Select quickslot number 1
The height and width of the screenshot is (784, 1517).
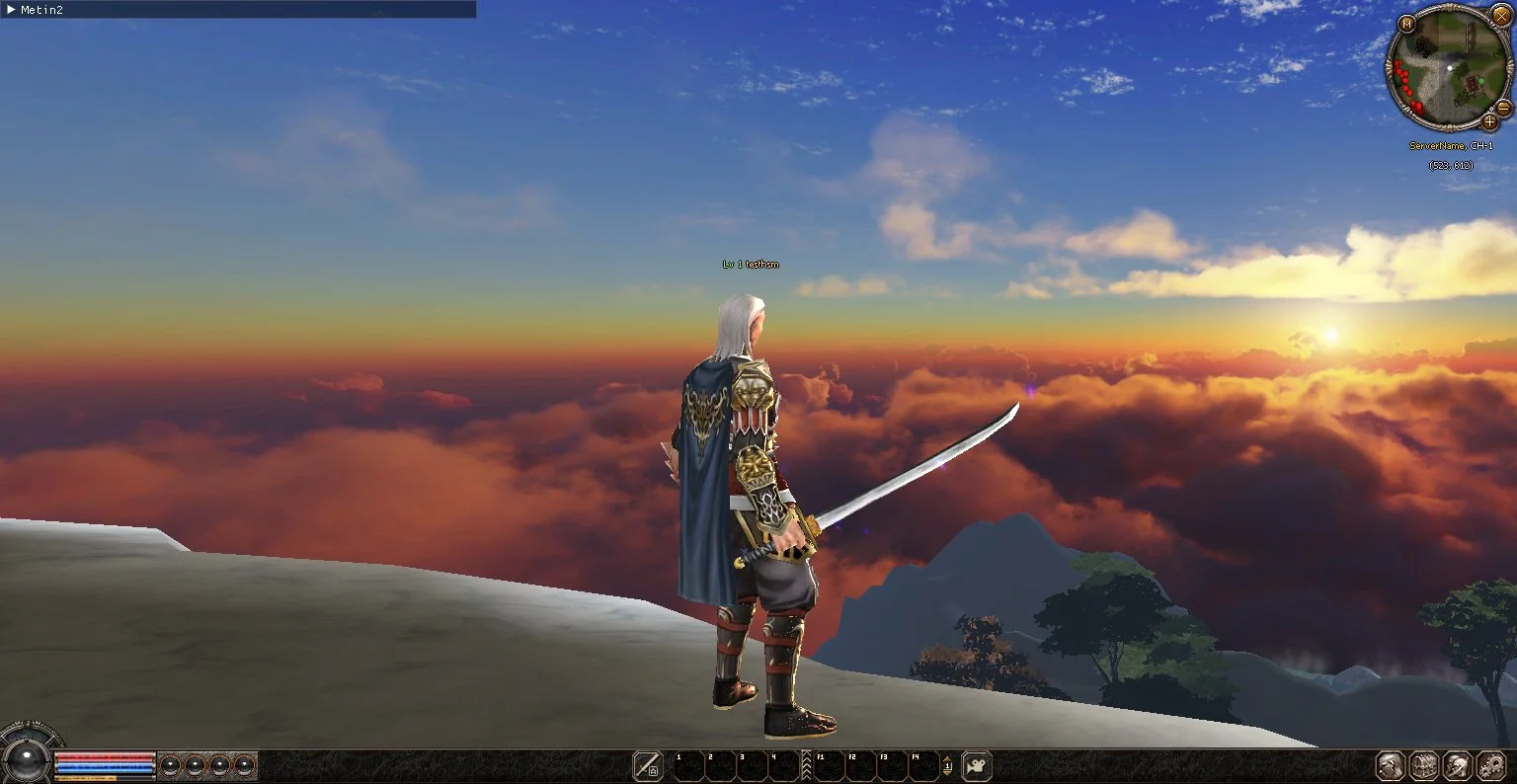pos(688,765)
